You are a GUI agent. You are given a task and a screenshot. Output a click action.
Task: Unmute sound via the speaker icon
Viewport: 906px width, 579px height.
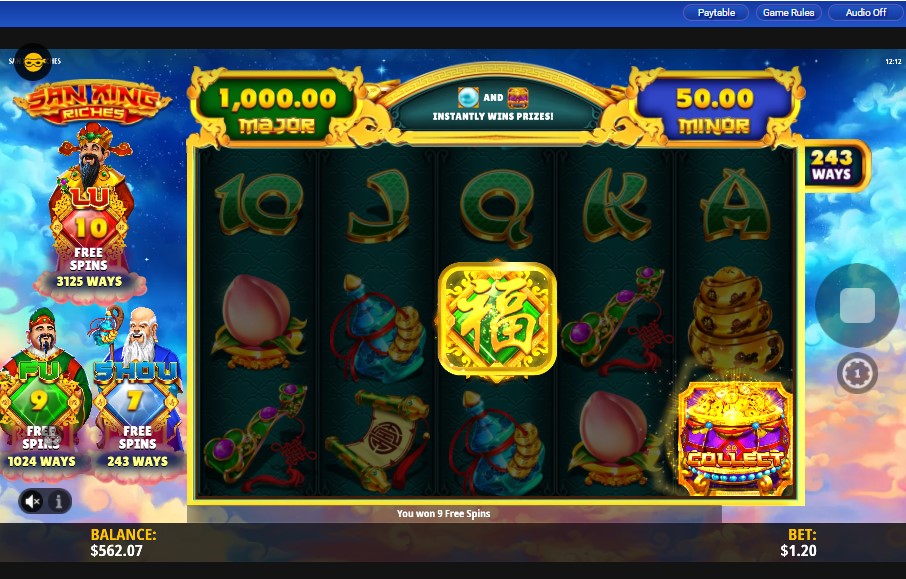pyautogui.click(x=32, y=500)
